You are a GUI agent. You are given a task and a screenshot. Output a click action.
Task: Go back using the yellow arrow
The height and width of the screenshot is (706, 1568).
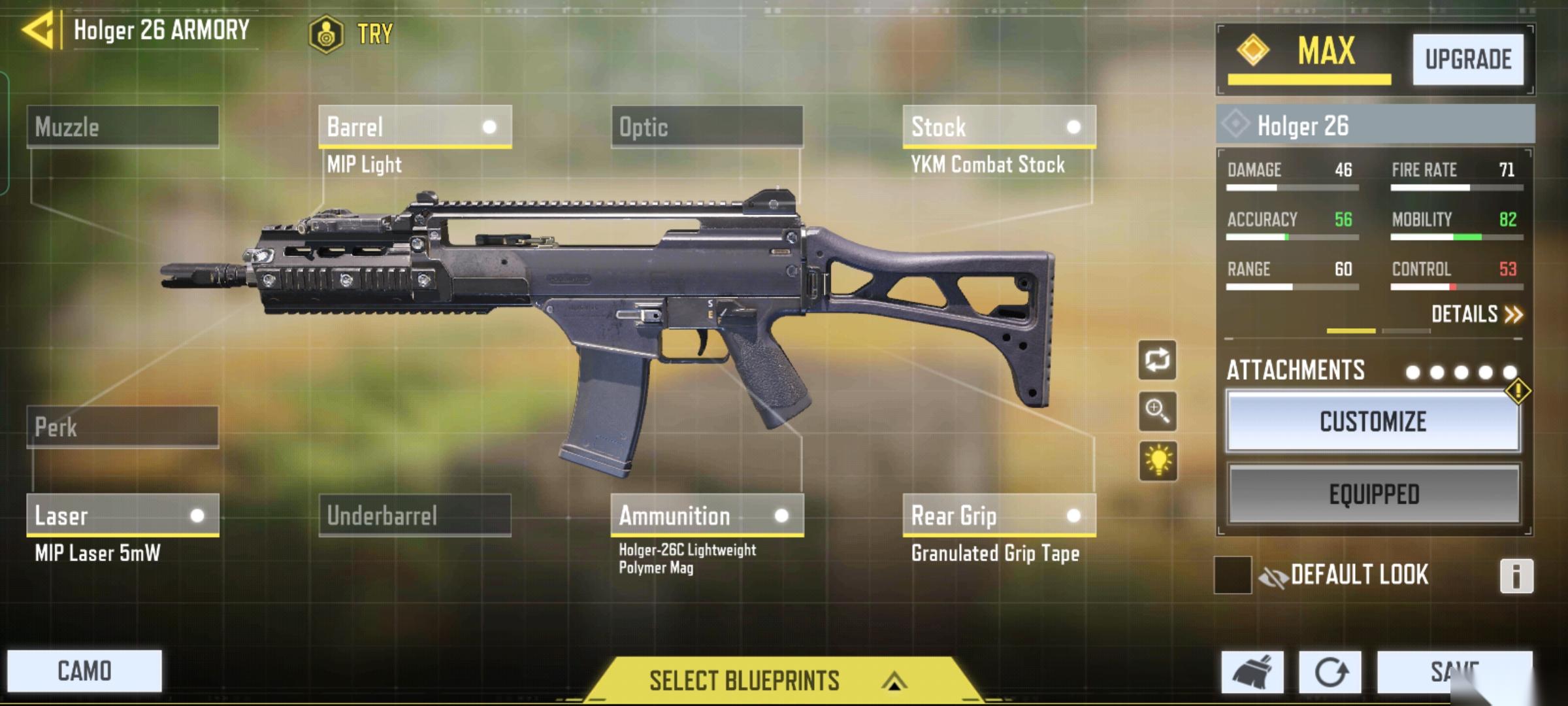click(x=38, y=31)
